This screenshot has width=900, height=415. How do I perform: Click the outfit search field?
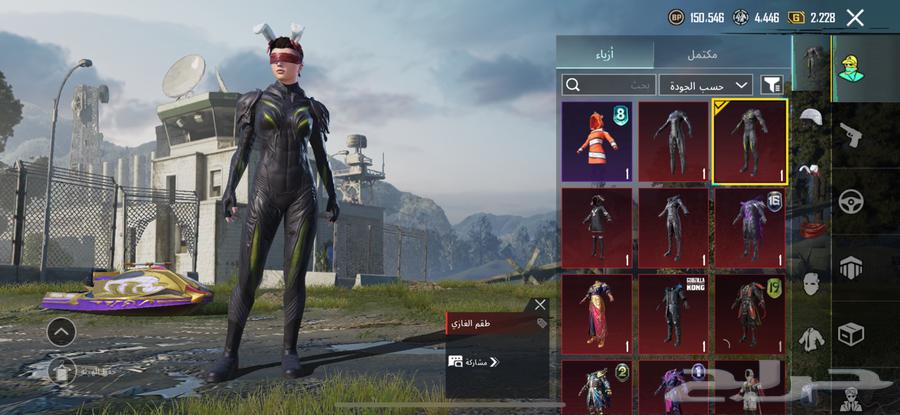[x=609, y=85]
